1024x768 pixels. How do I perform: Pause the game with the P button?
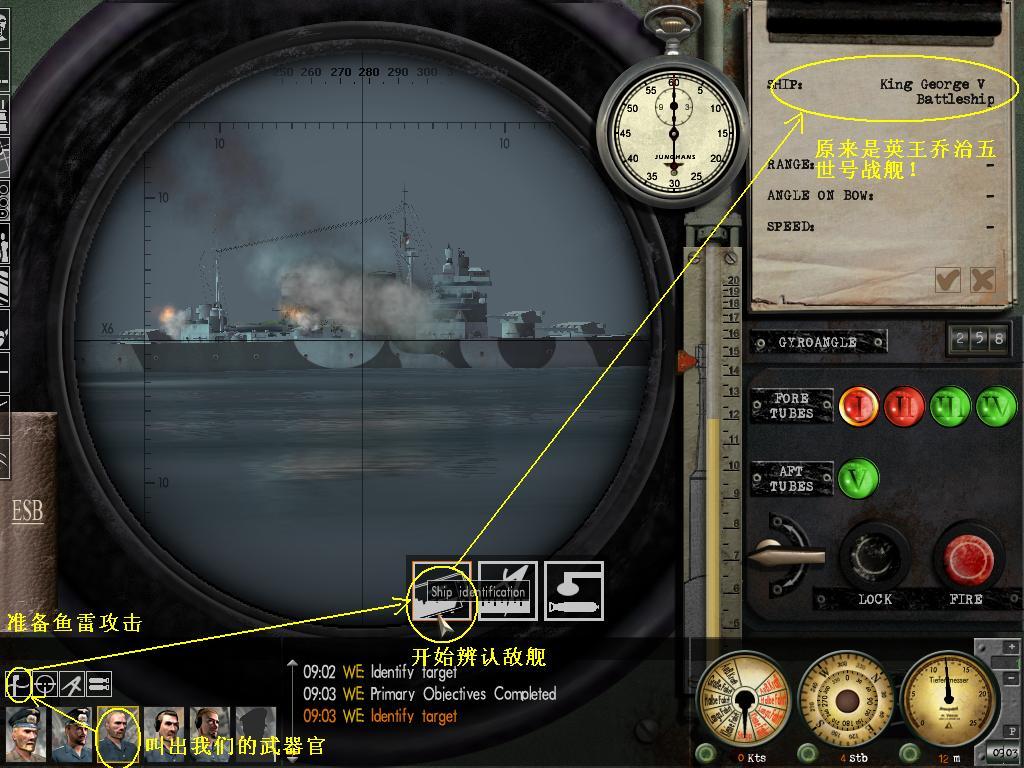(1011, 732)
